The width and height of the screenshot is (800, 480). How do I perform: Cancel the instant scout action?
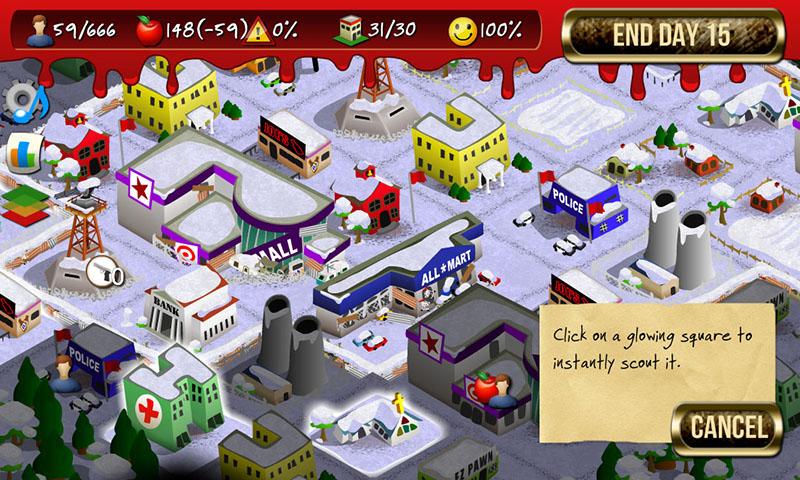pyautogui.click(x=726, y=429)
